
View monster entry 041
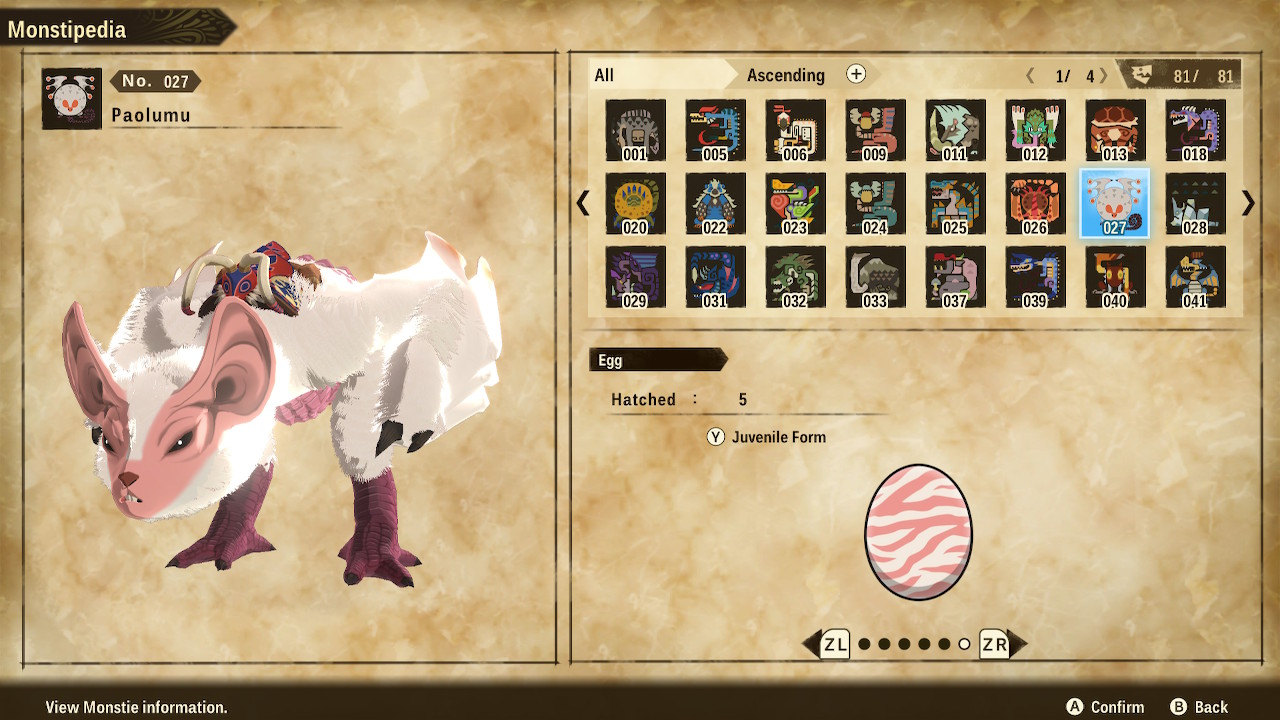point(1195,277)
